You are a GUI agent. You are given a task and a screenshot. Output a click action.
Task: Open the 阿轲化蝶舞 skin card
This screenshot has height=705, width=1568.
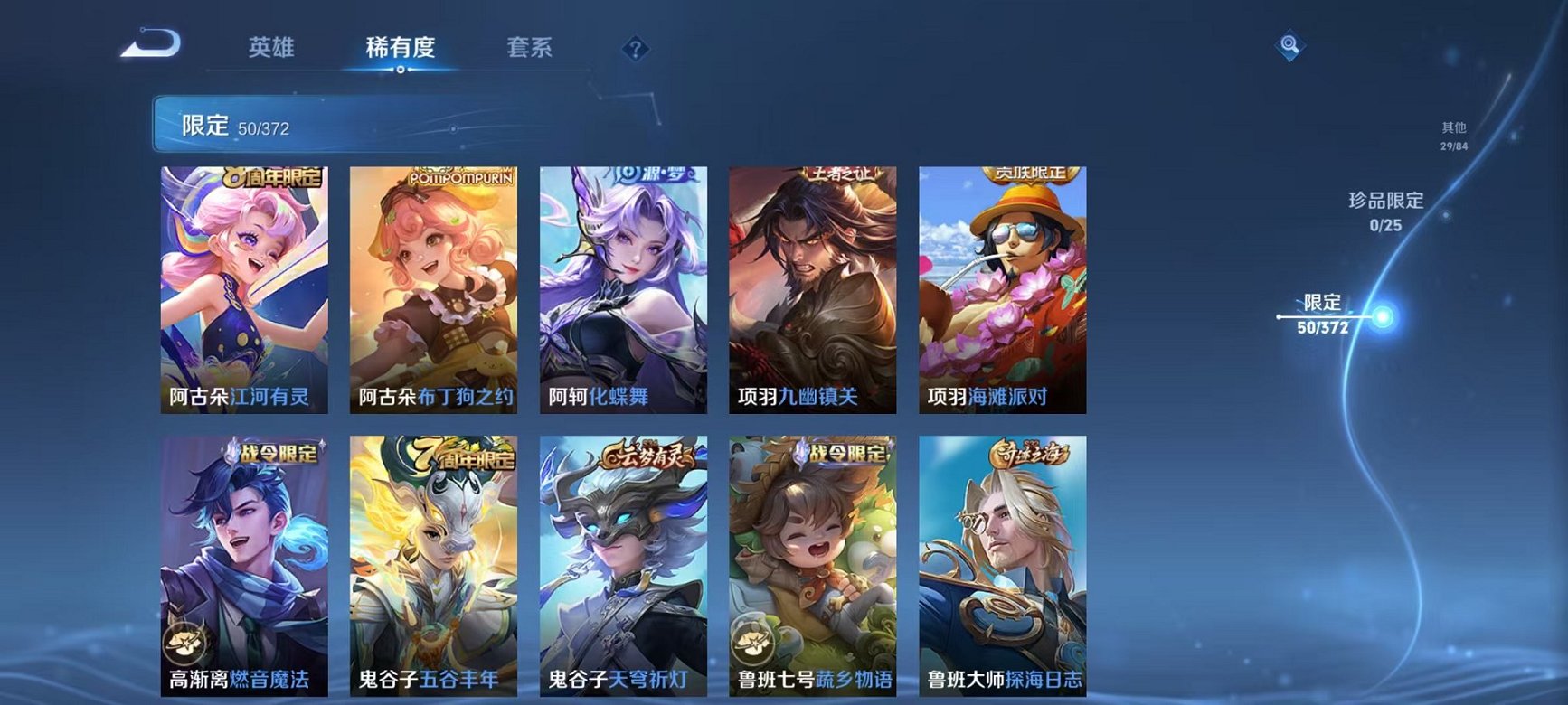[x=627, y=289]
